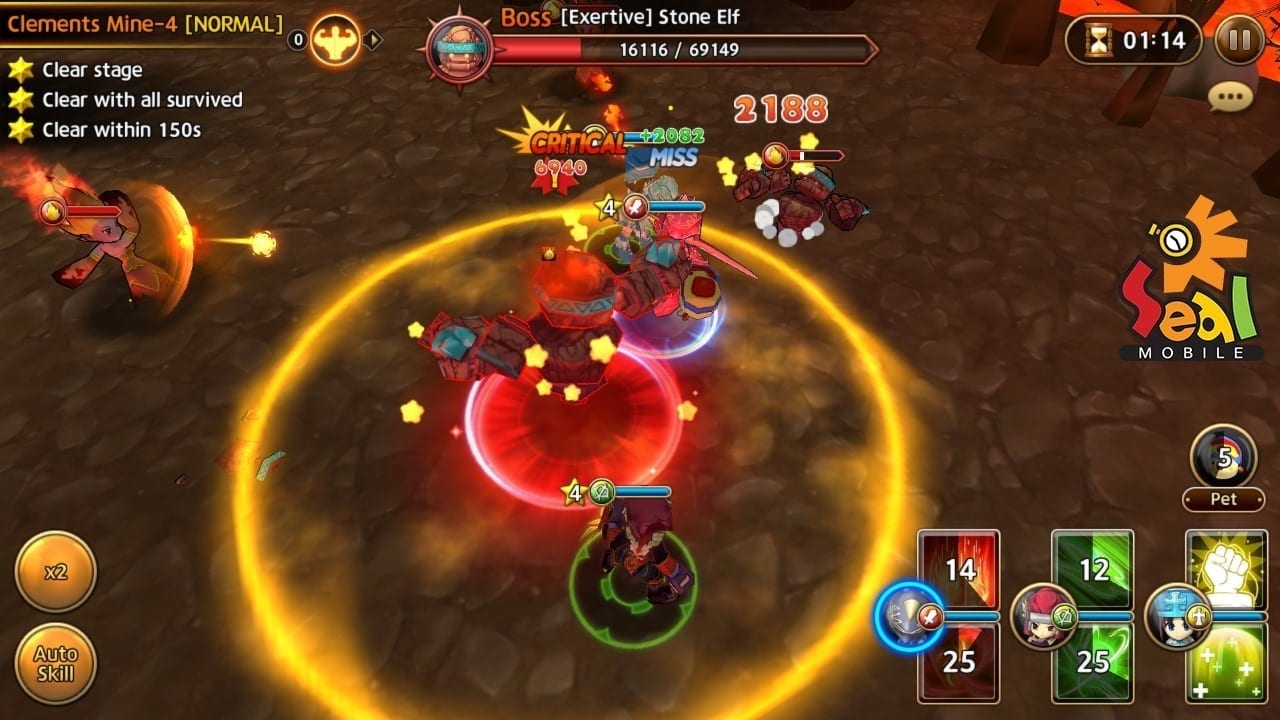Image resolution: width=1280 pixels, height=720 pixels.
Task: Pause the battle
Action: coord(1240,40)
